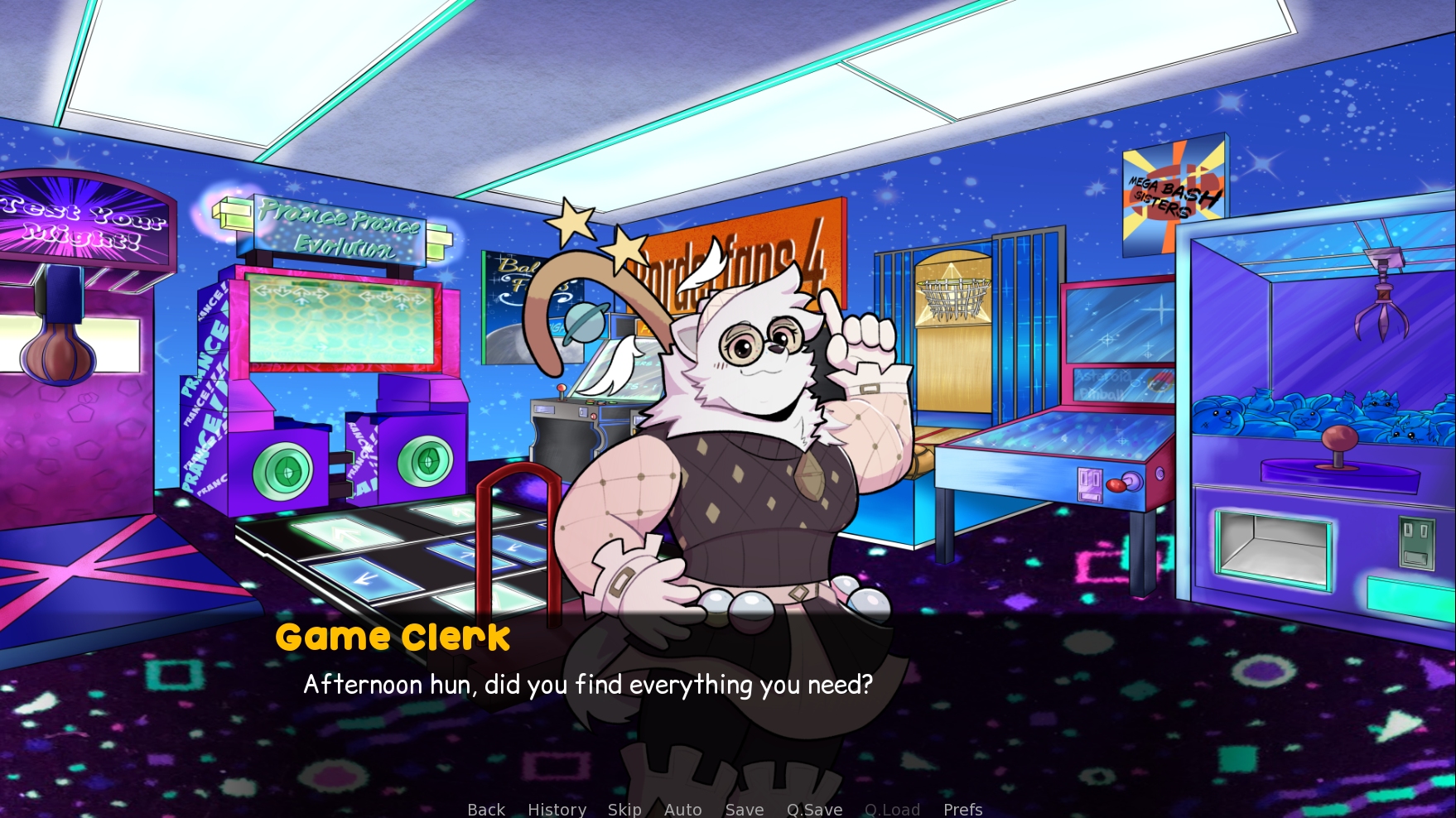Quick save with Q.Save
Screen dimensions: 1456x818
click(x=814, y=809)
